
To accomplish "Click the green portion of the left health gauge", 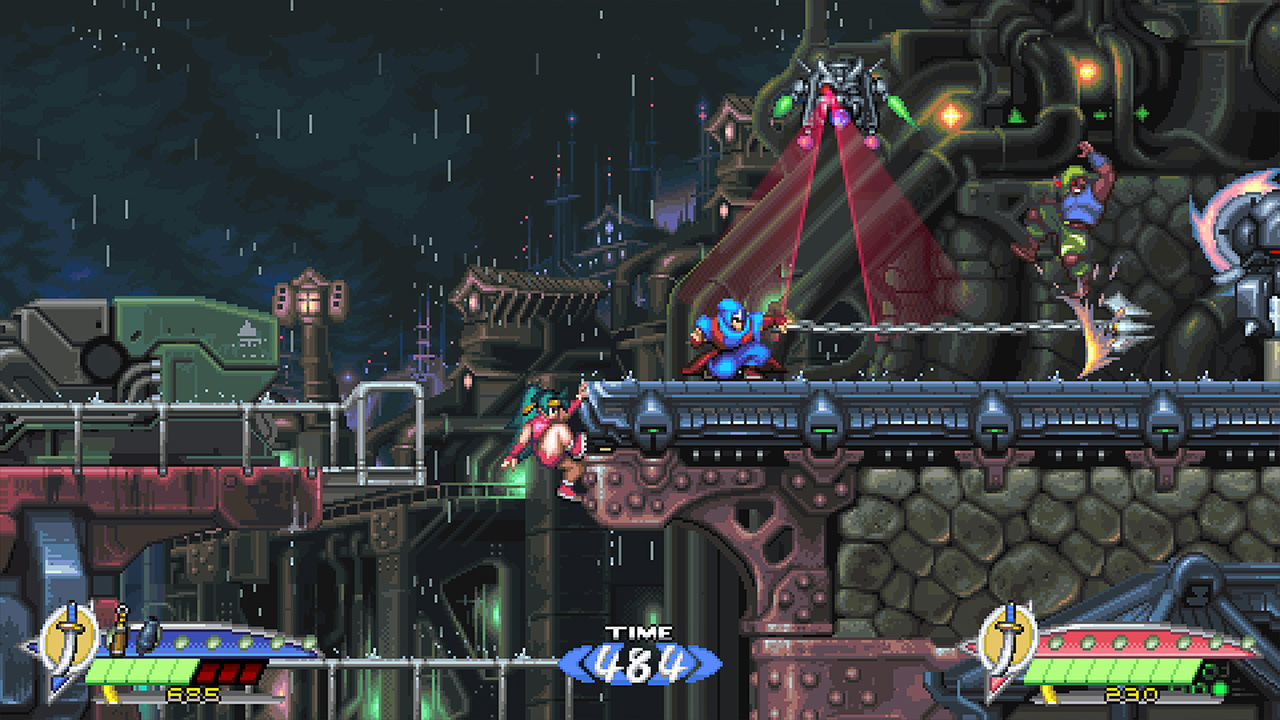I will 140,670.
